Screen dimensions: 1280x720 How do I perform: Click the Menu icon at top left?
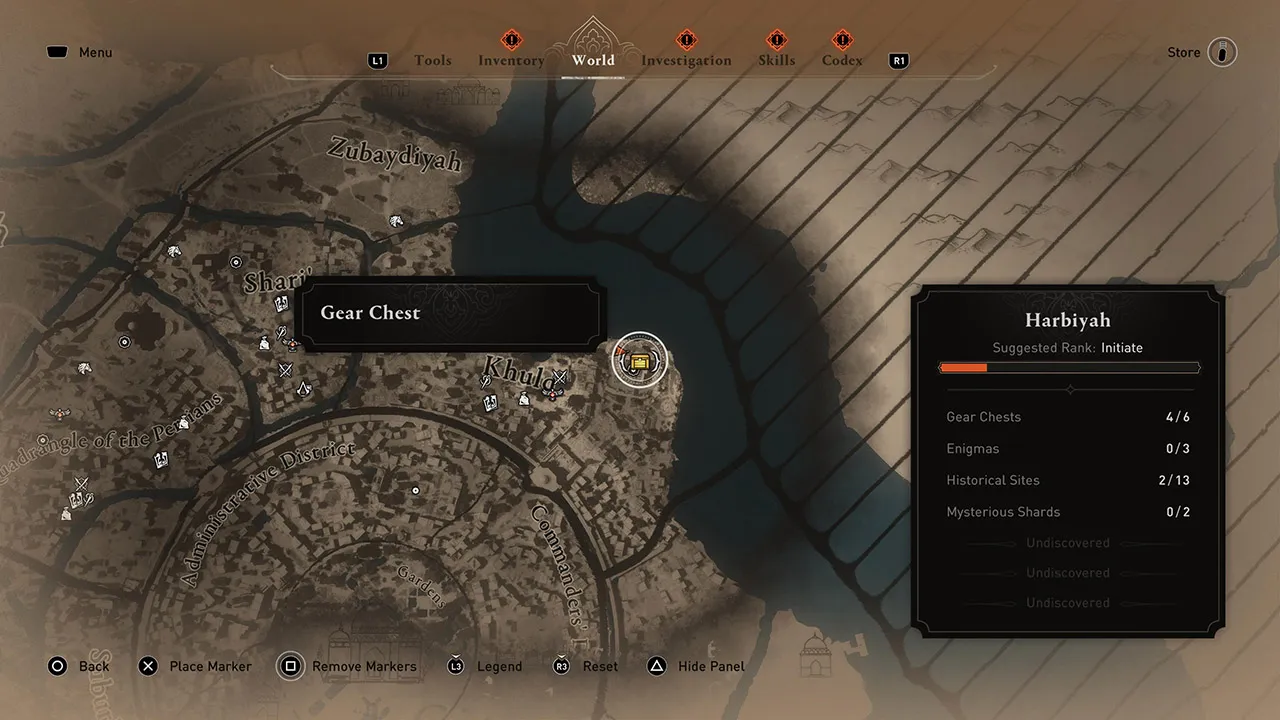(x=57, y=51)
